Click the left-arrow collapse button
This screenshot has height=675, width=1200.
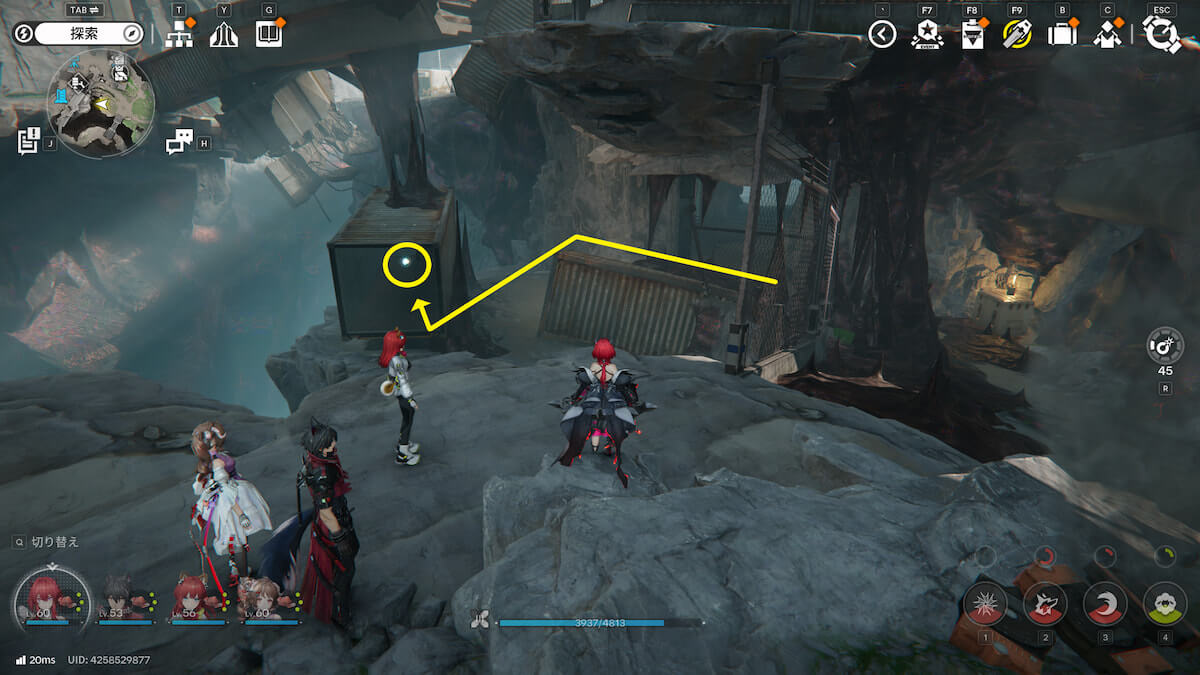coord(881,35)
